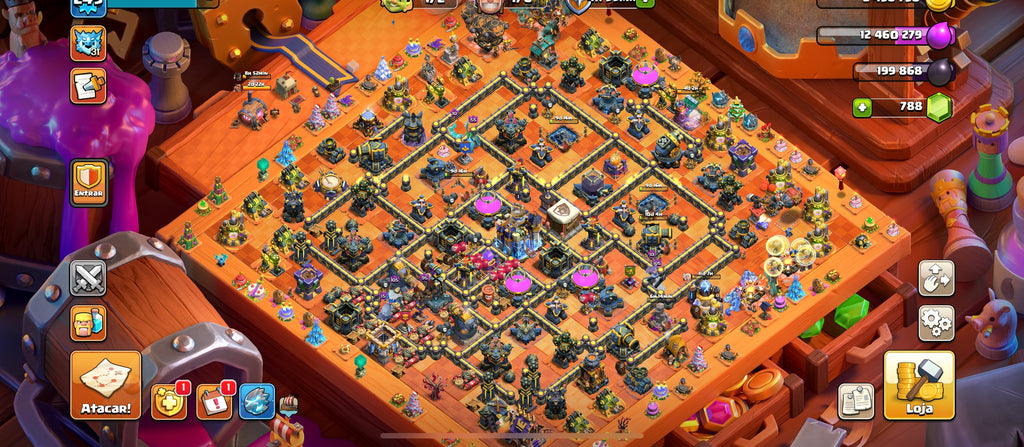
Task: Tap the winged shield icon at top
Action: (x=580, y=4)
